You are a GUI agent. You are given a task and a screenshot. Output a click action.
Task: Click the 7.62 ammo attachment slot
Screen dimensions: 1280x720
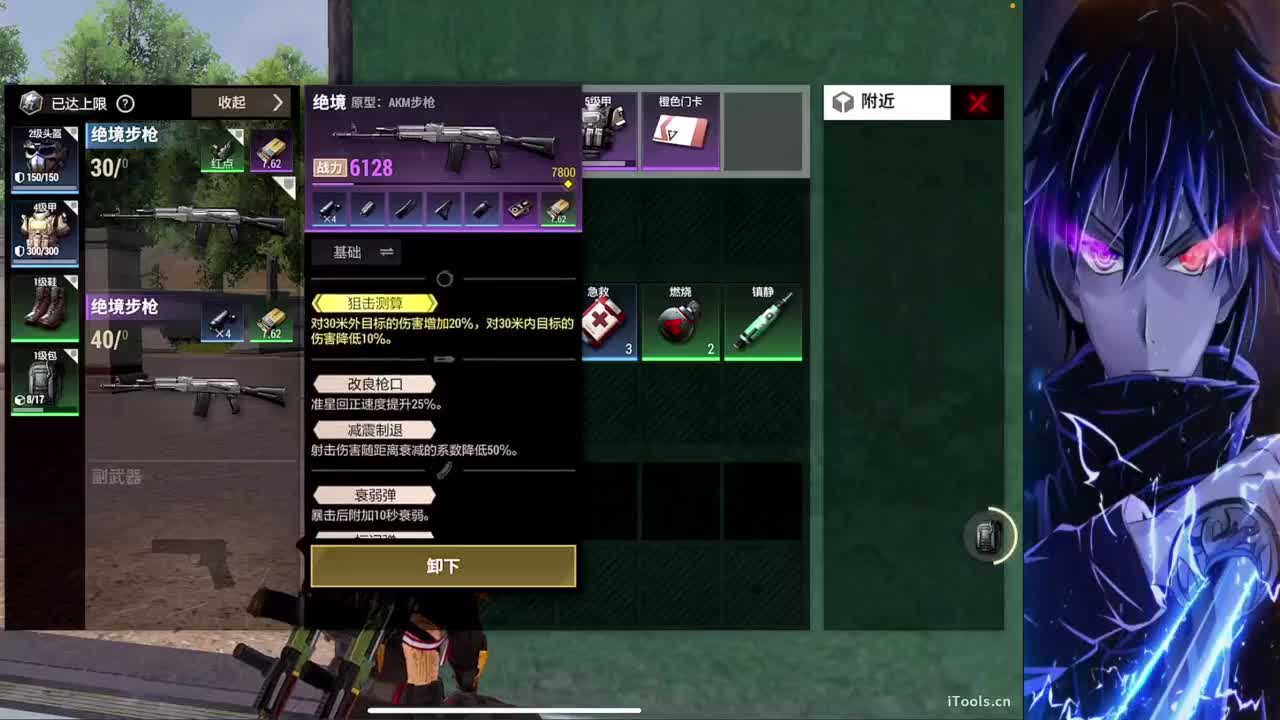(x=557, y=208)
